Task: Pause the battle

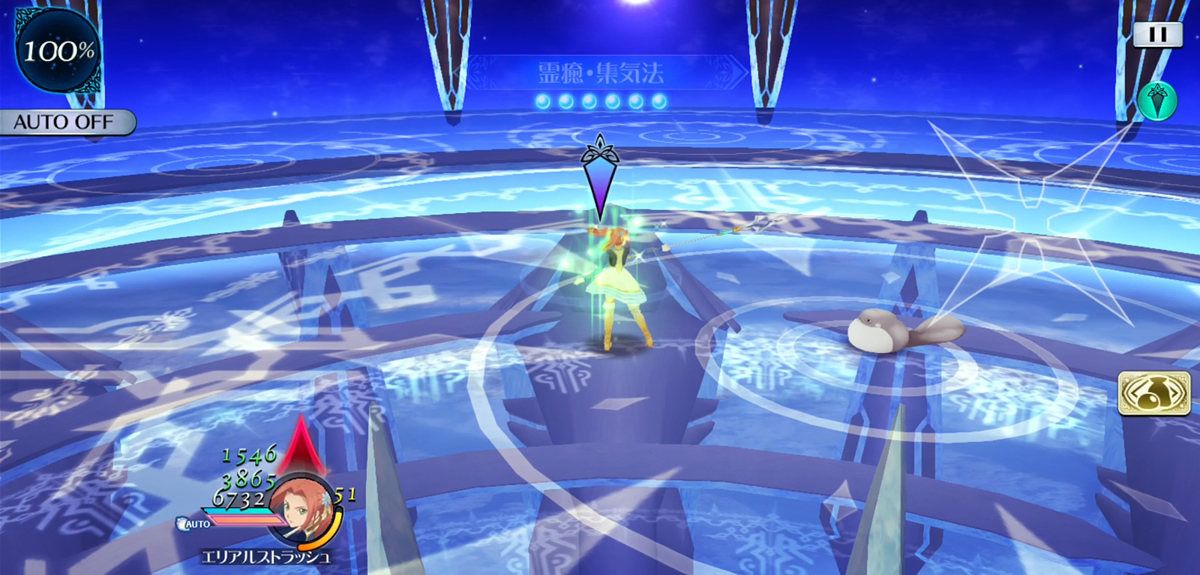Action: click(1157, 34)
